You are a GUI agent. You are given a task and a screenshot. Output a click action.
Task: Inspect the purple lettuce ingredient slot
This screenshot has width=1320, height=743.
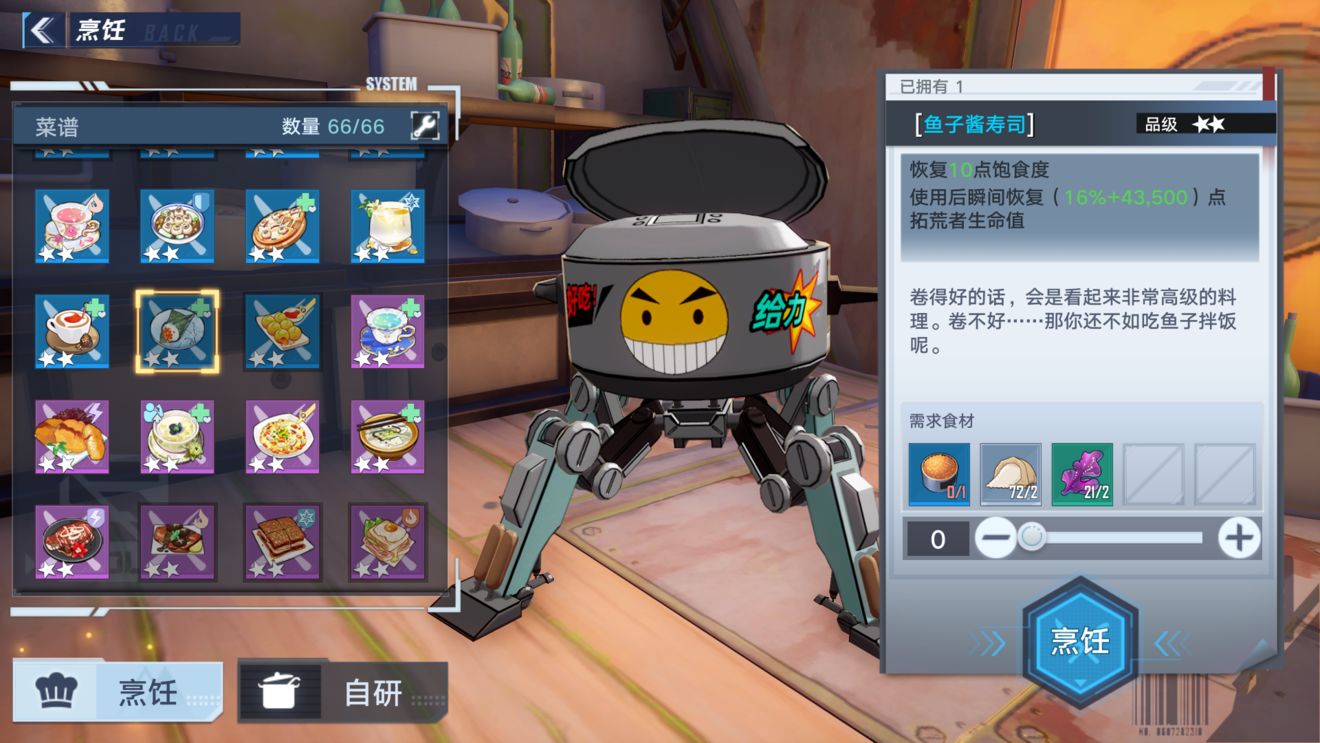click(x=1082, y=474)
